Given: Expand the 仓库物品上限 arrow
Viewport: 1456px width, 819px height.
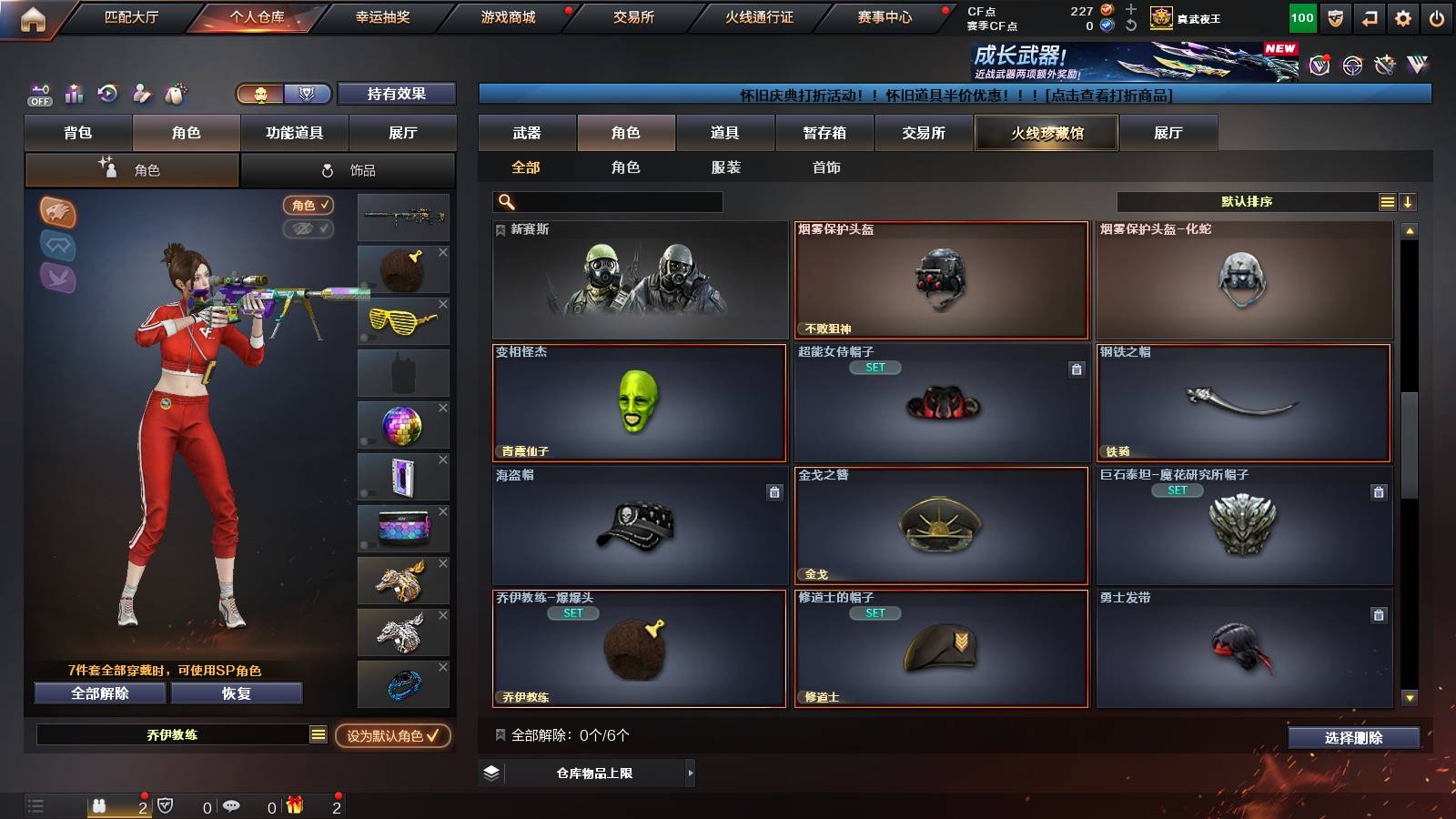Looking at the screenshot, I should [692, 774].
